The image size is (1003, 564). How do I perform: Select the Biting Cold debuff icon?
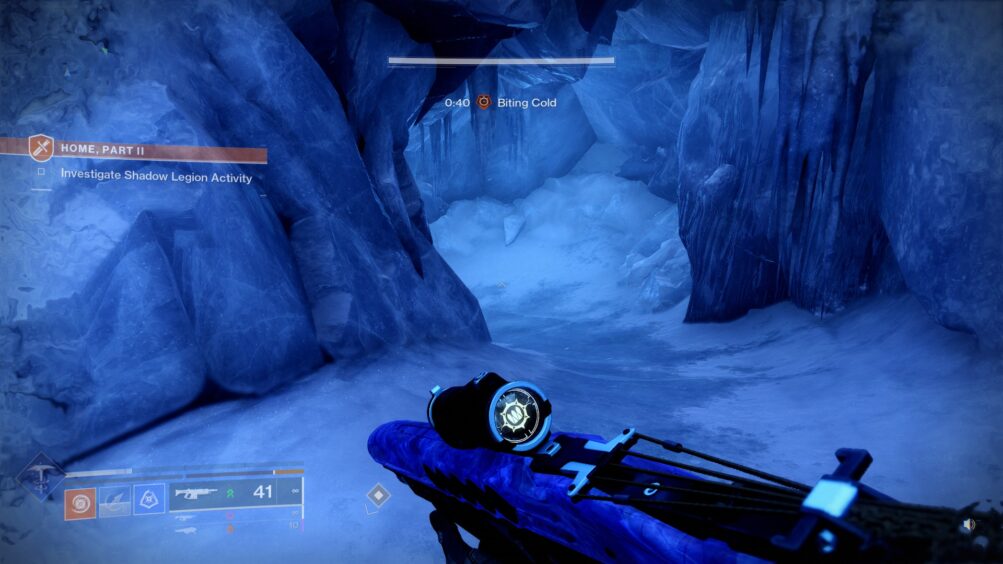pyautogui.click(x=484, y=102)
